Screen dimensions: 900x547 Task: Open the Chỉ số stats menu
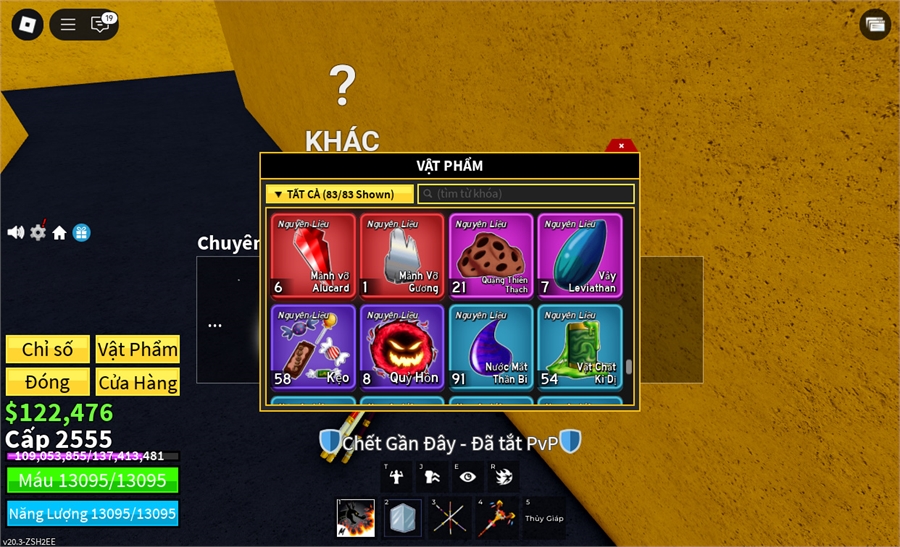(48, 349)
